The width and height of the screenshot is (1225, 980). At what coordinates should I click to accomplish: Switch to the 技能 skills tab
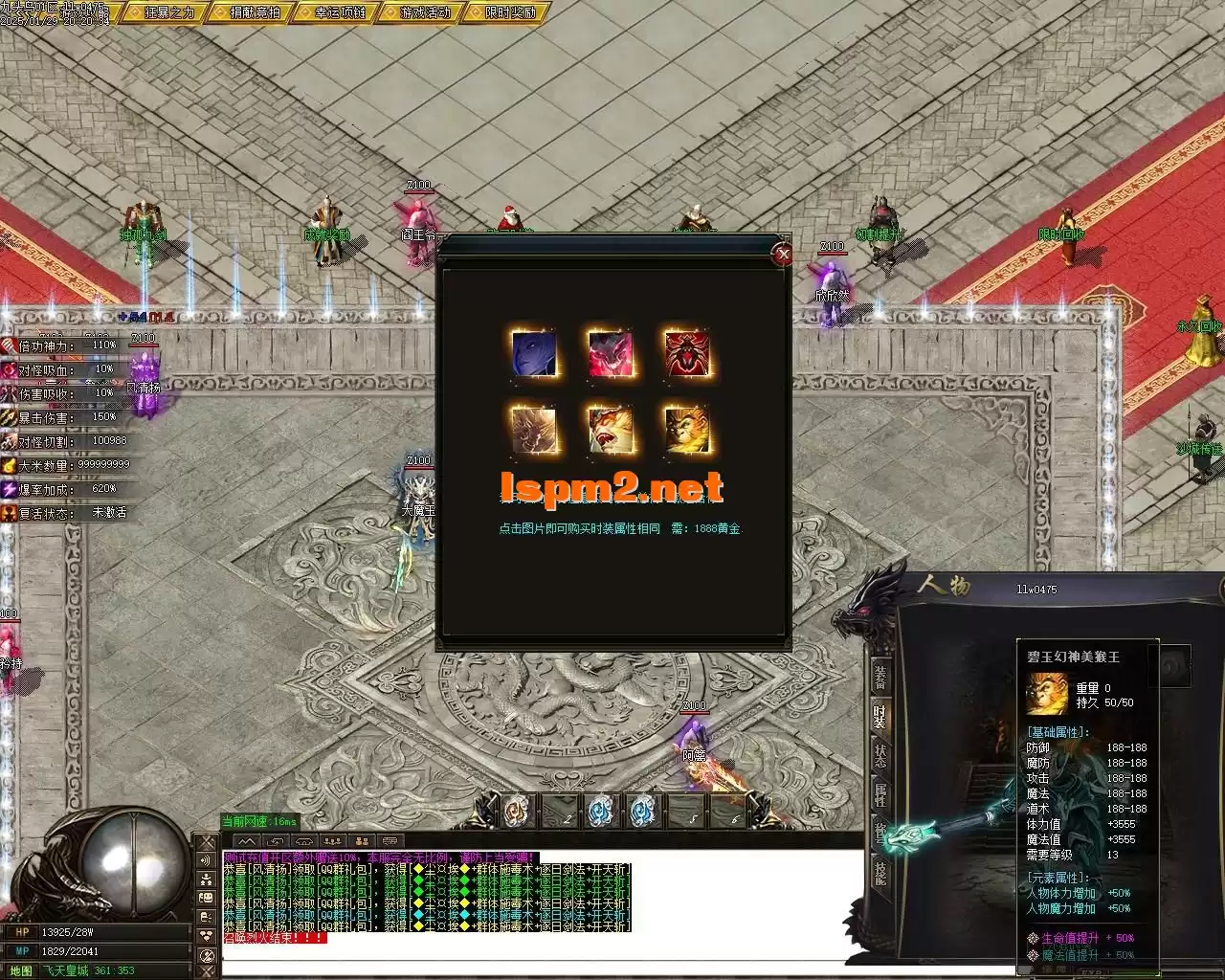pyautogui.click(x=880, y=873)
